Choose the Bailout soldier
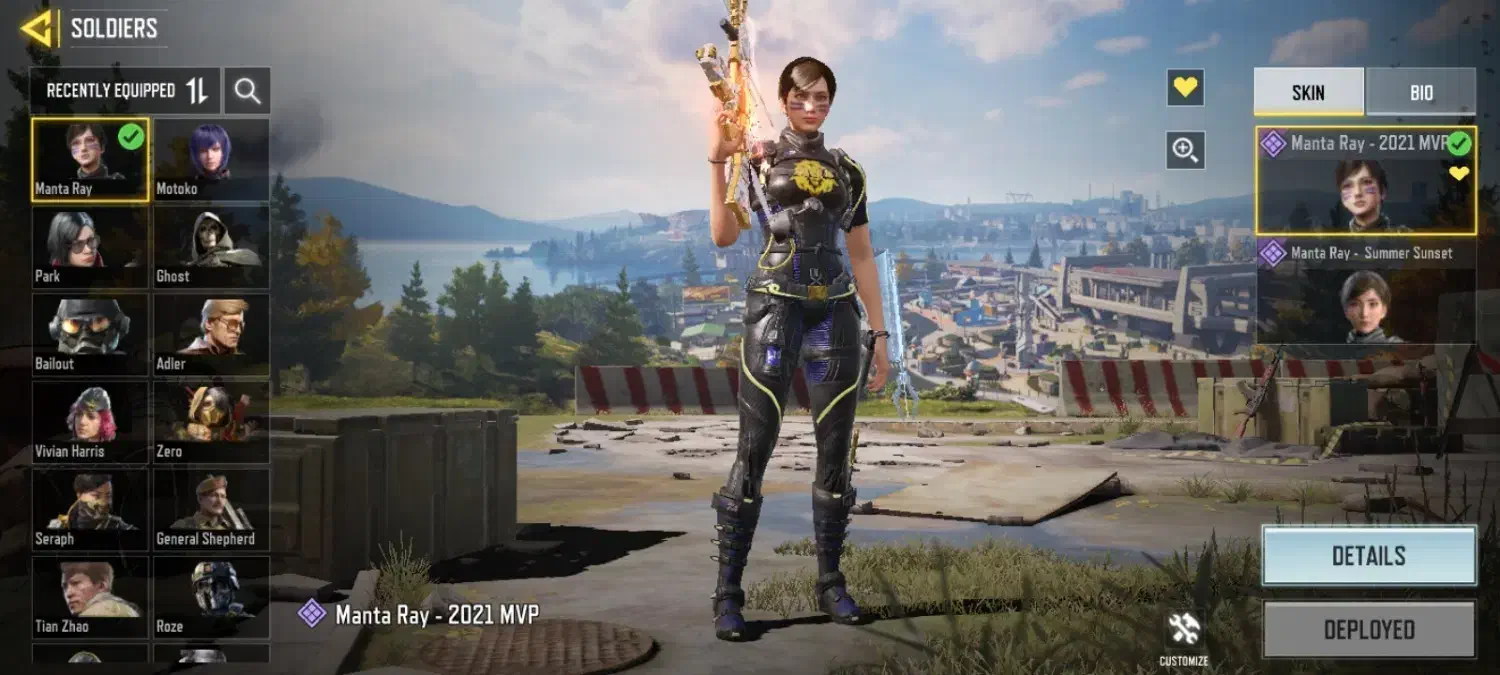Screen dimensions: 1500x675 [90, 335]
